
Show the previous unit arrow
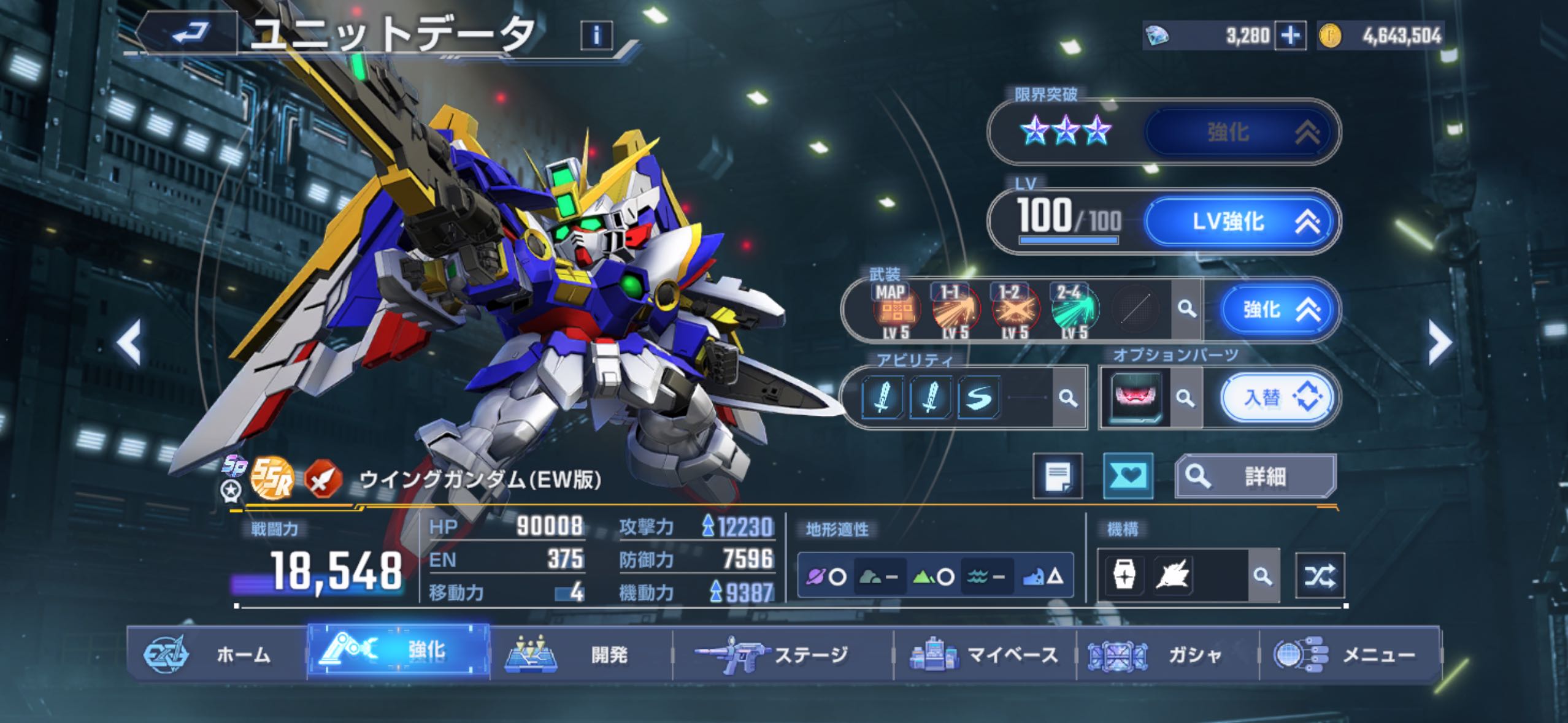pyautogui.click(x=129, y=343)
